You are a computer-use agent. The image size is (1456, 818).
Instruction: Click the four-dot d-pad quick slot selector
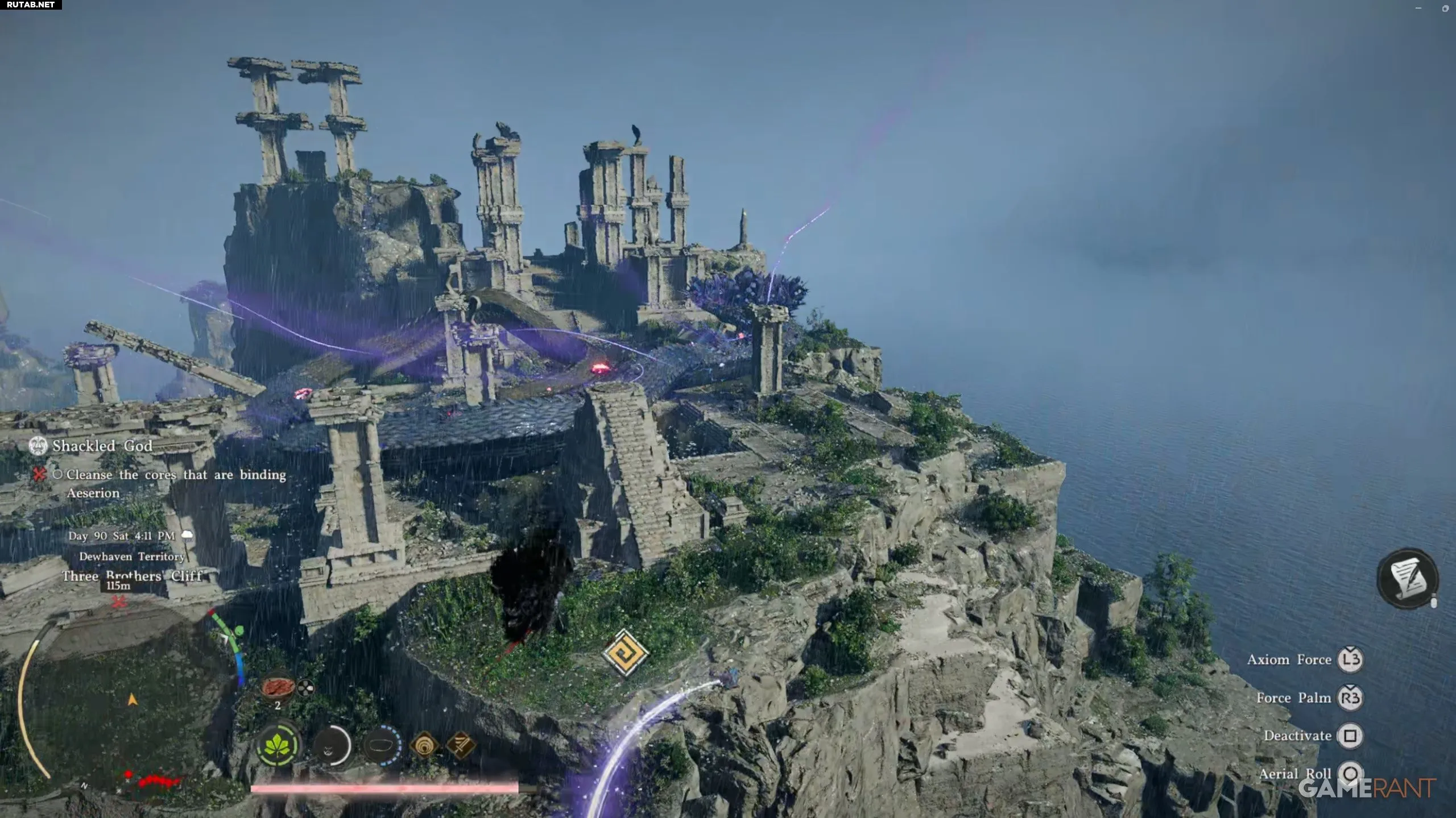(306, 688)
